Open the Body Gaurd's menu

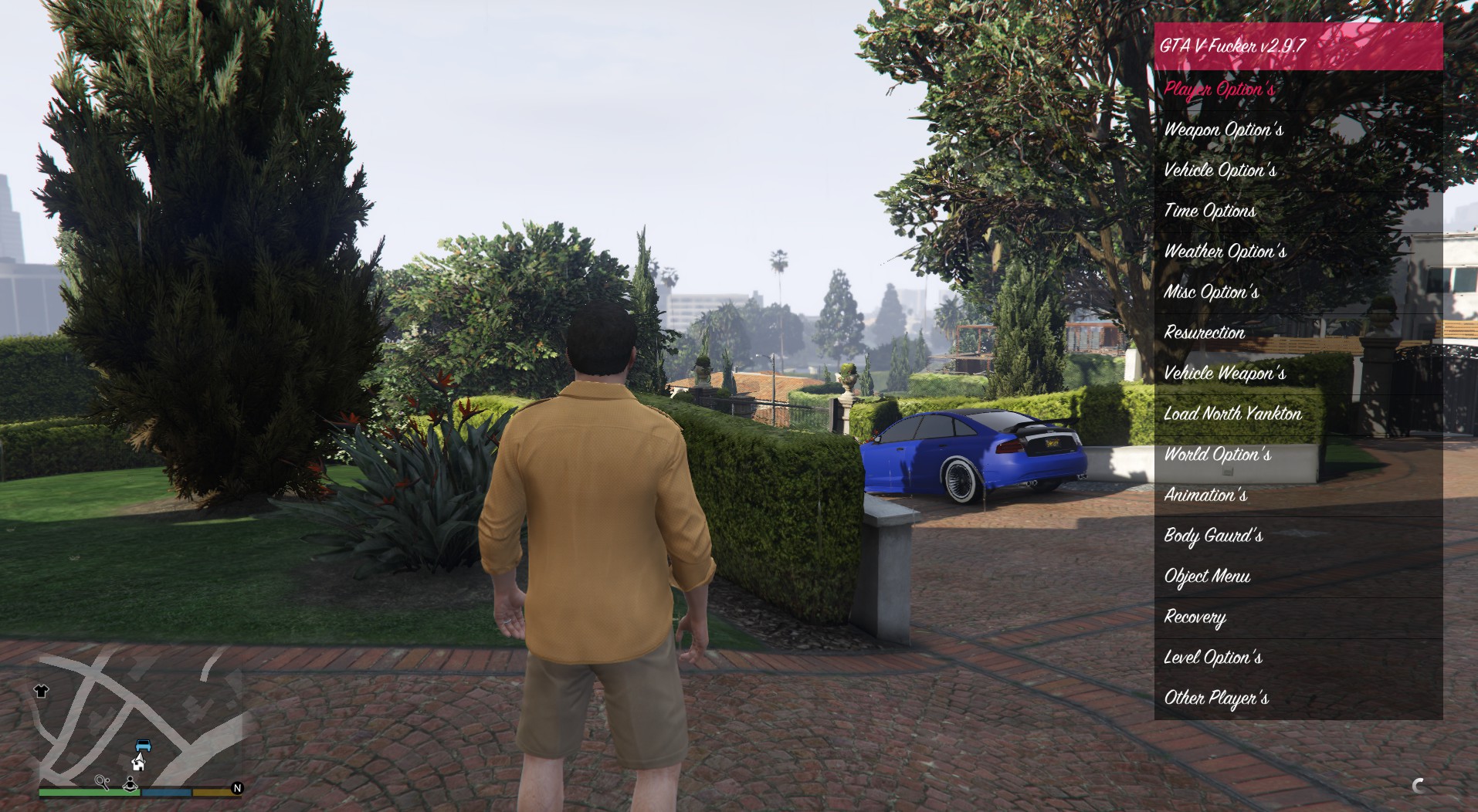click(x=1213, y=536)
